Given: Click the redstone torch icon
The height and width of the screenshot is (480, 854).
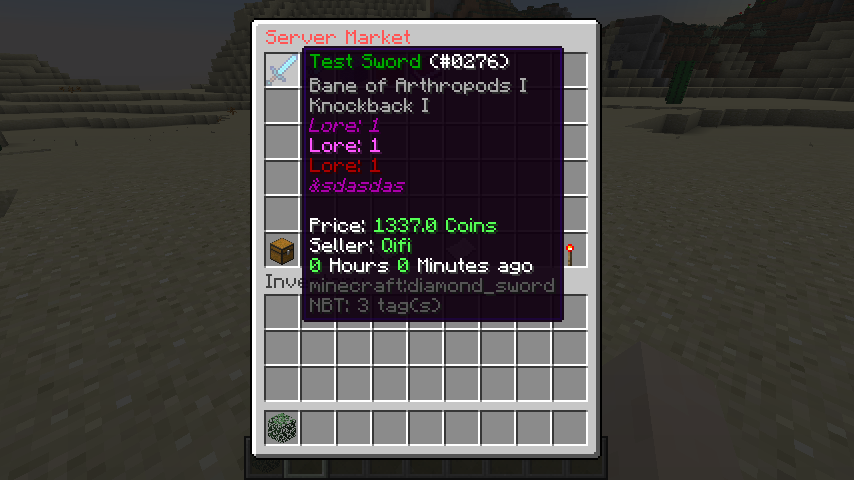Looking at the screenshot, I should coord(570,252).
